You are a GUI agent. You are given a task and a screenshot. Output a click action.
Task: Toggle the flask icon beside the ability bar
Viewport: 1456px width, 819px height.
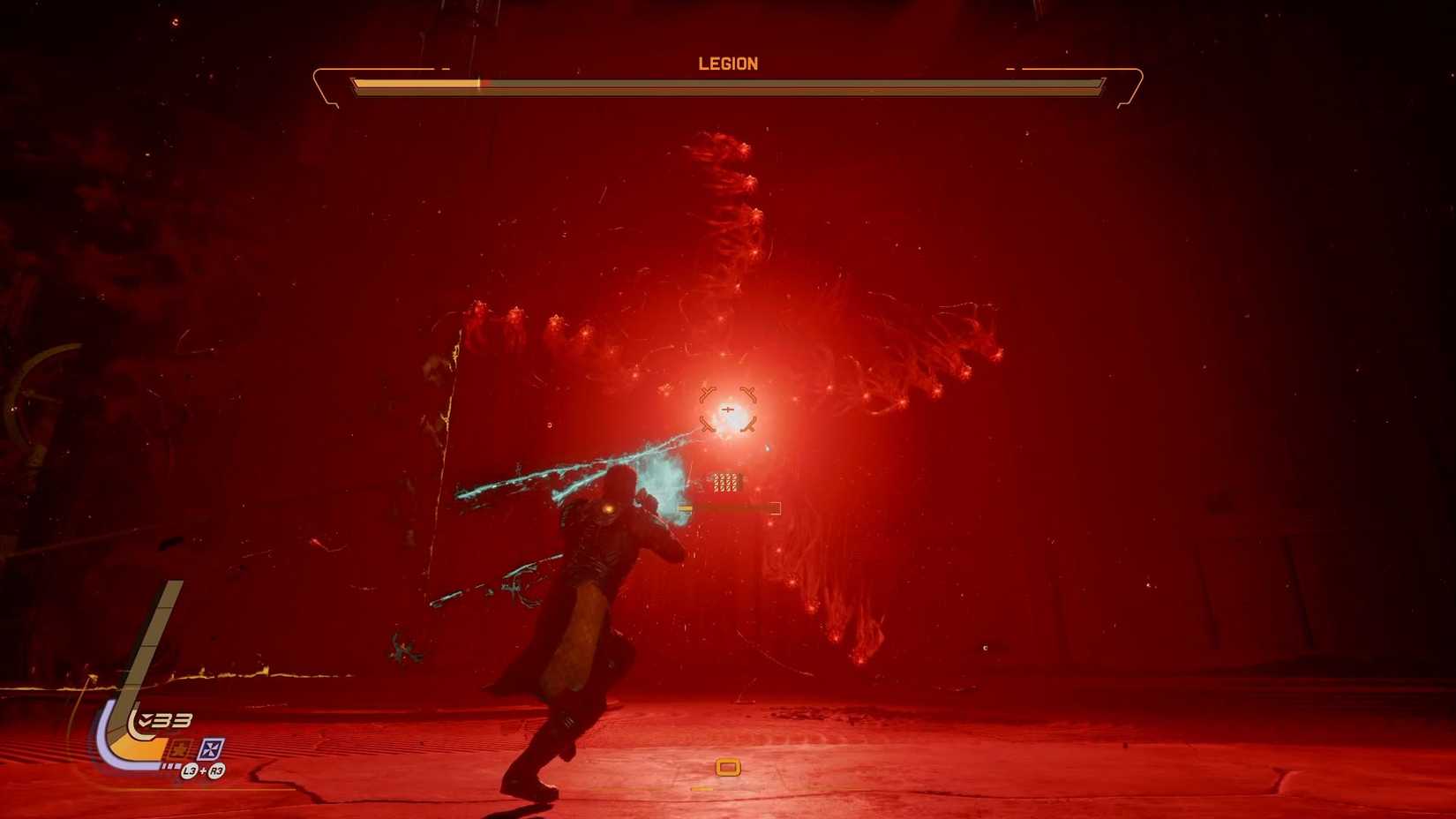[179, 749]
